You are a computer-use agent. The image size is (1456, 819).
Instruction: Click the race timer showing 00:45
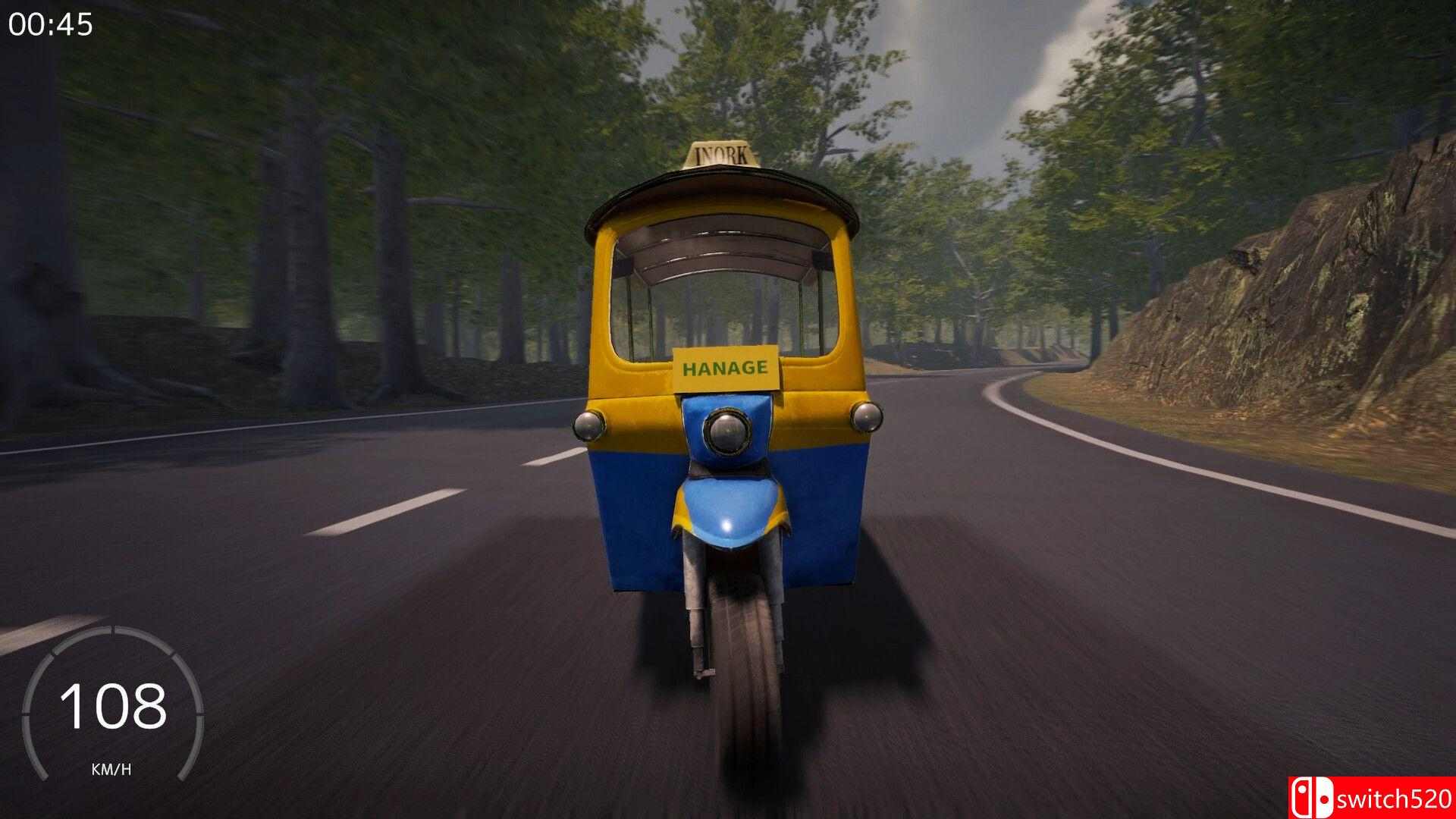(x=51, y=24)
